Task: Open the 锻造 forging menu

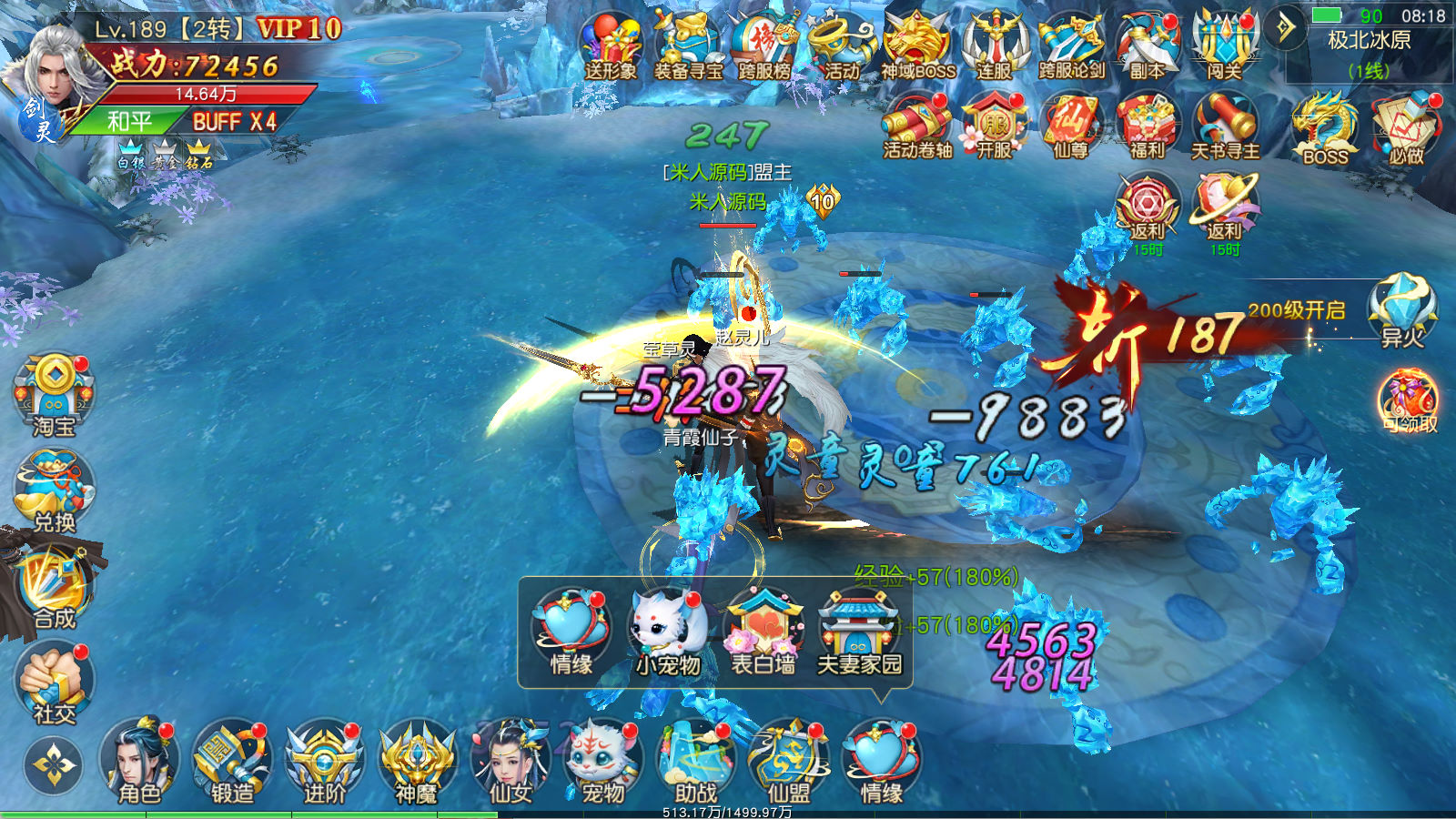Action: coord(232,763)
